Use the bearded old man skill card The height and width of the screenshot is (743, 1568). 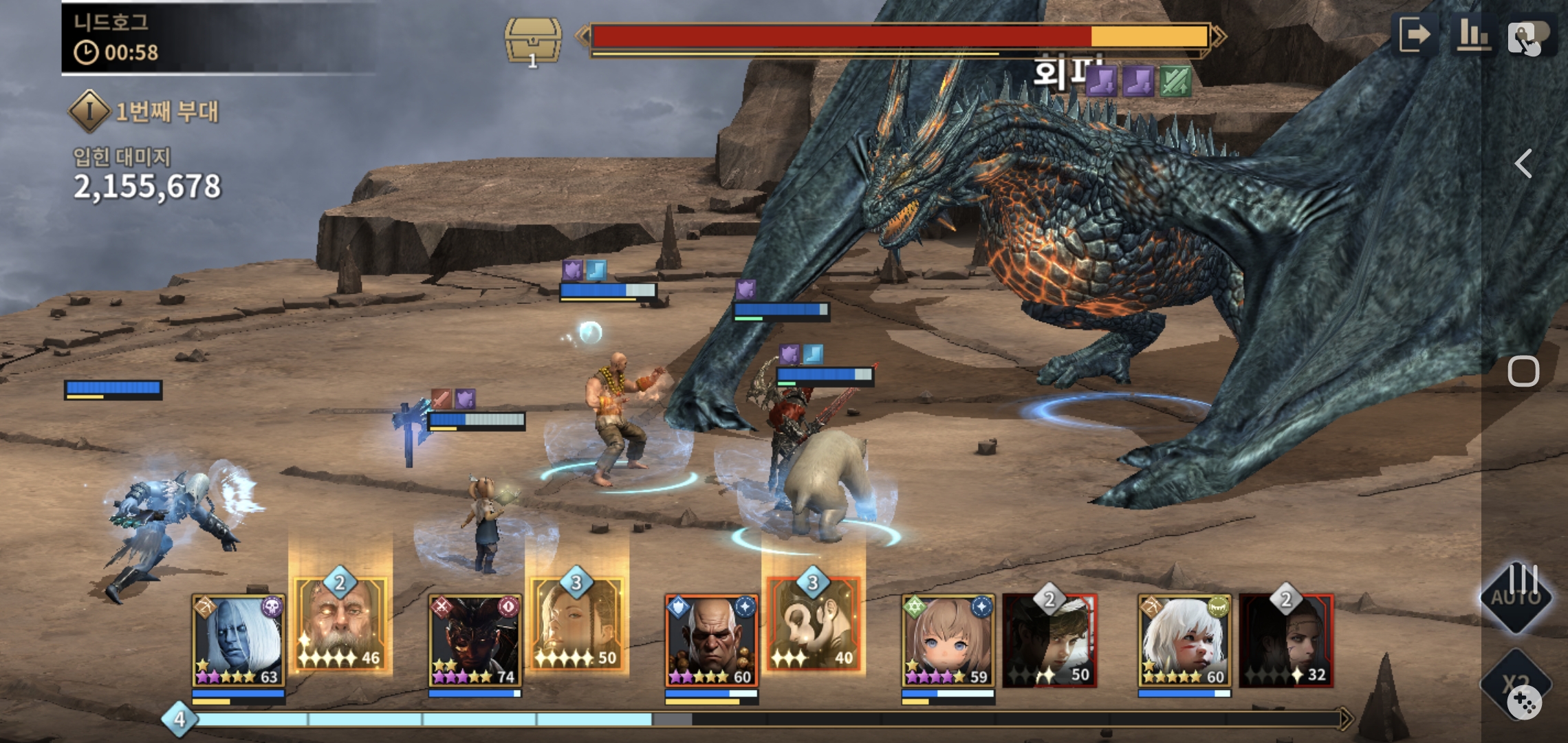click(x=341, y=625)
